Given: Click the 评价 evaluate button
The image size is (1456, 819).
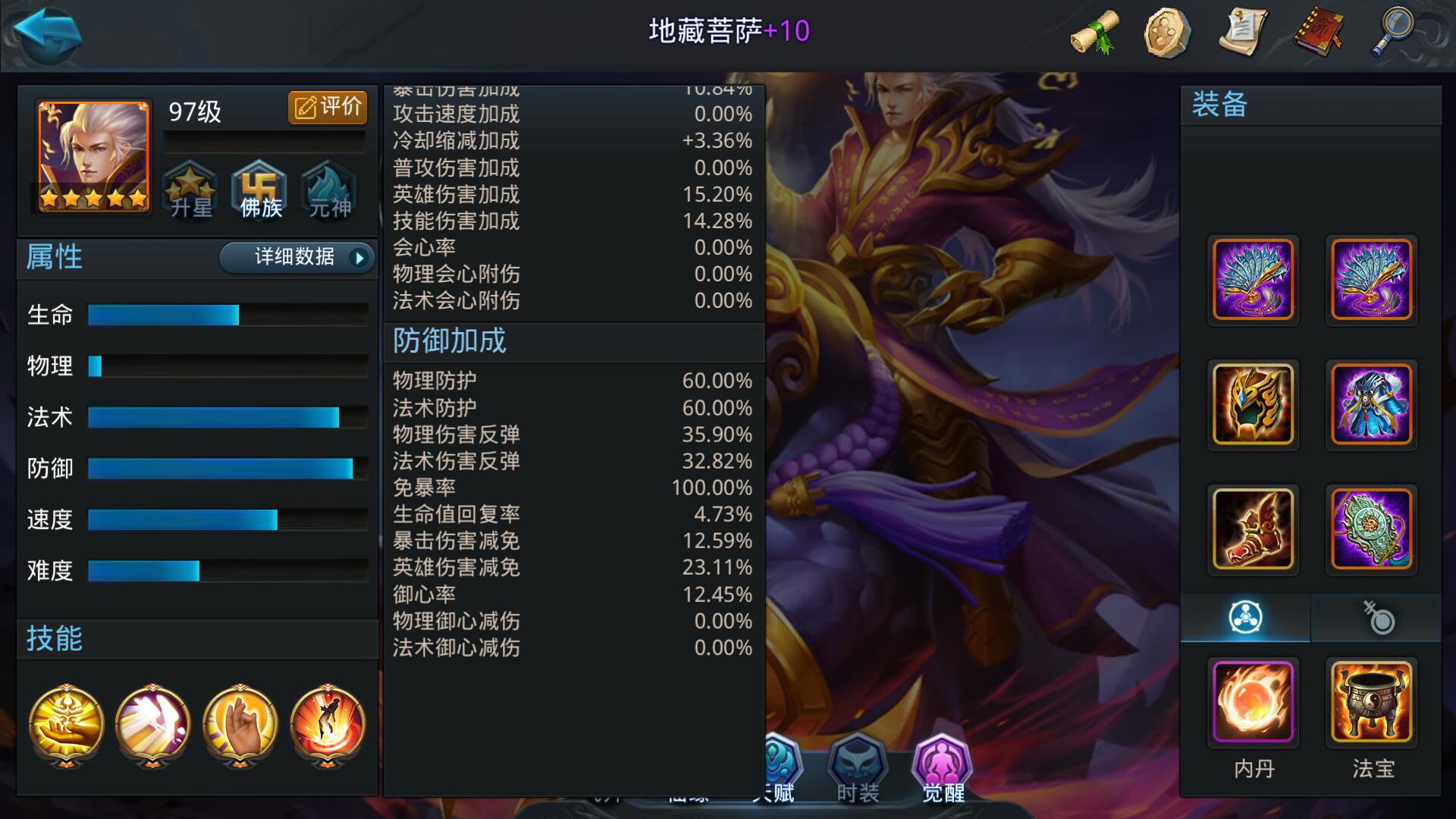Looking at the screenshot, I should 328,108.
